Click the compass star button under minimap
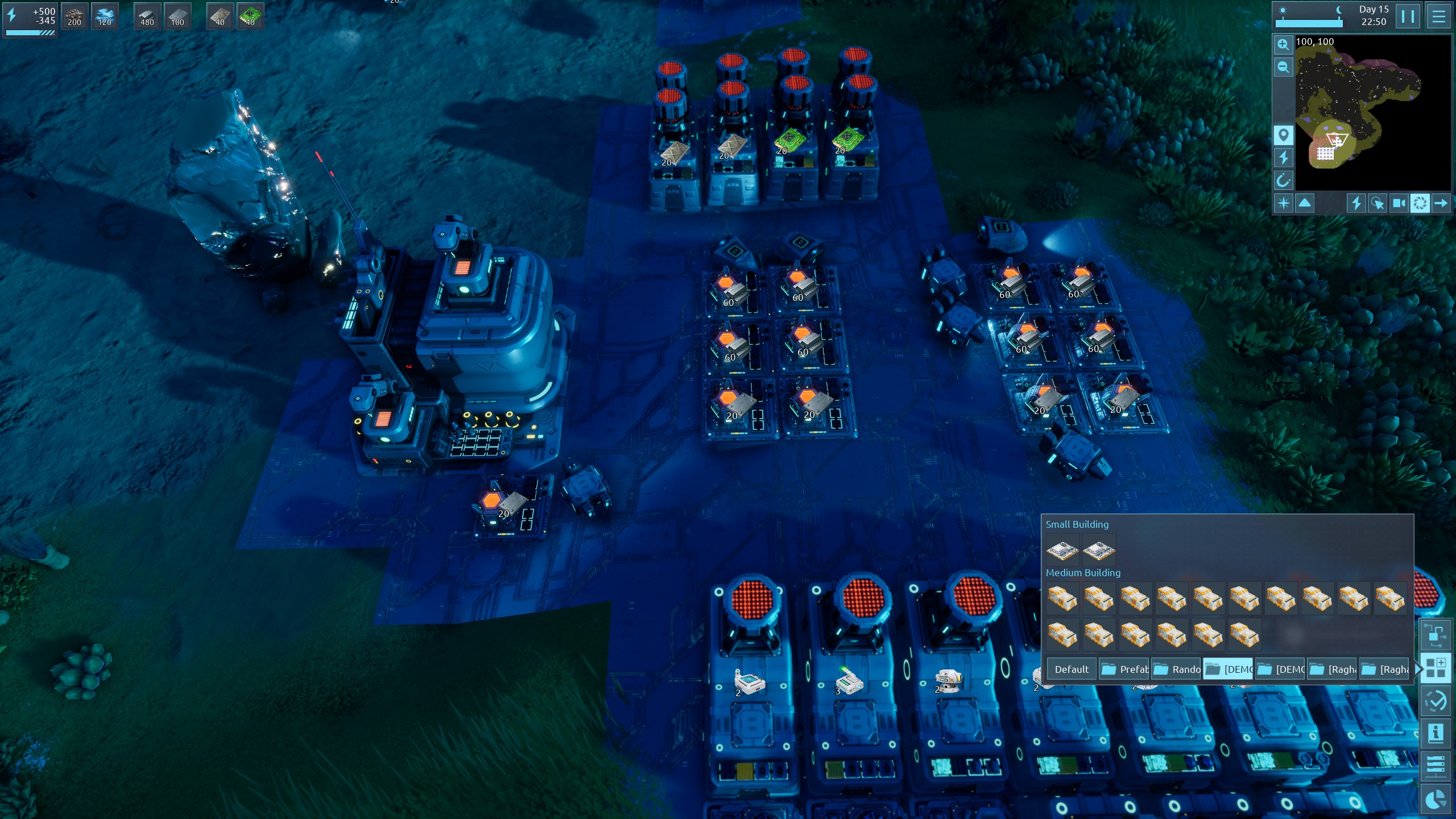 1284,203
